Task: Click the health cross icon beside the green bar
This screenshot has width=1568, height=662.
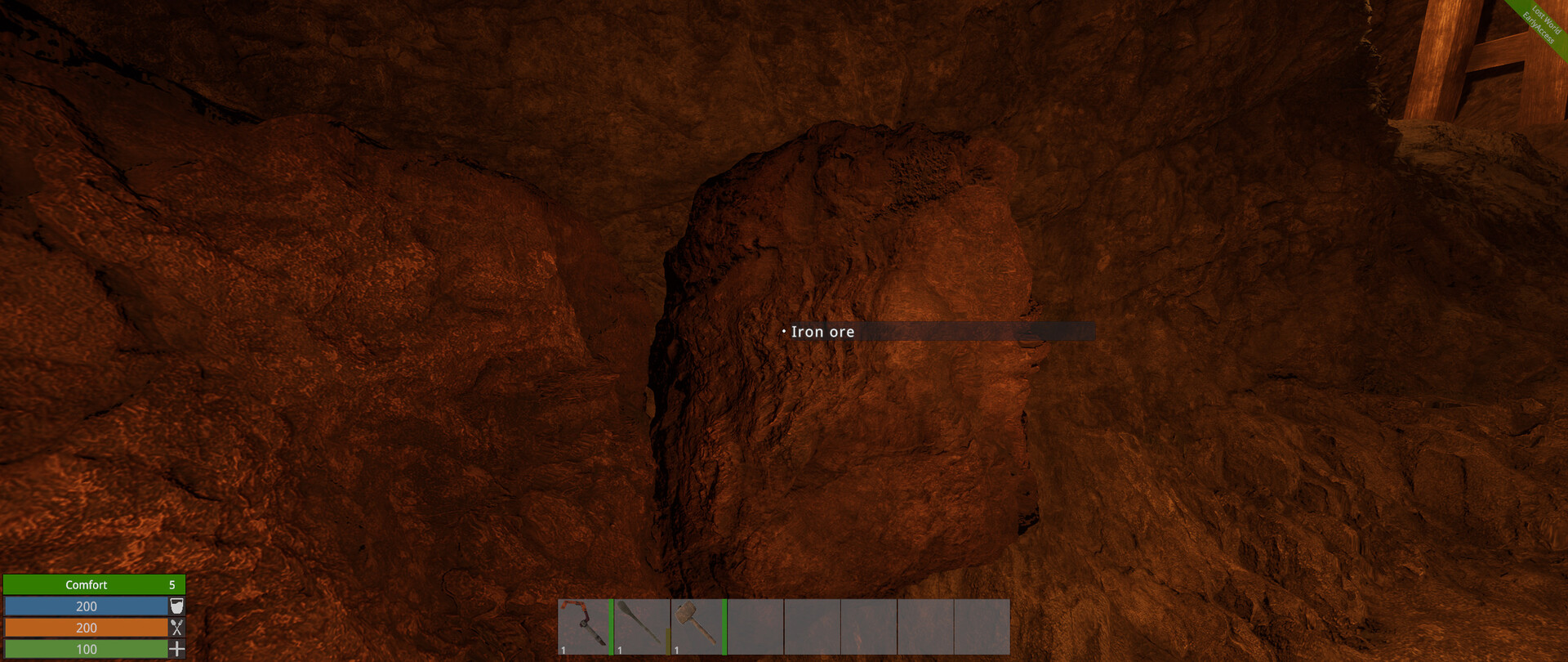Action: [x=177, y=649]
